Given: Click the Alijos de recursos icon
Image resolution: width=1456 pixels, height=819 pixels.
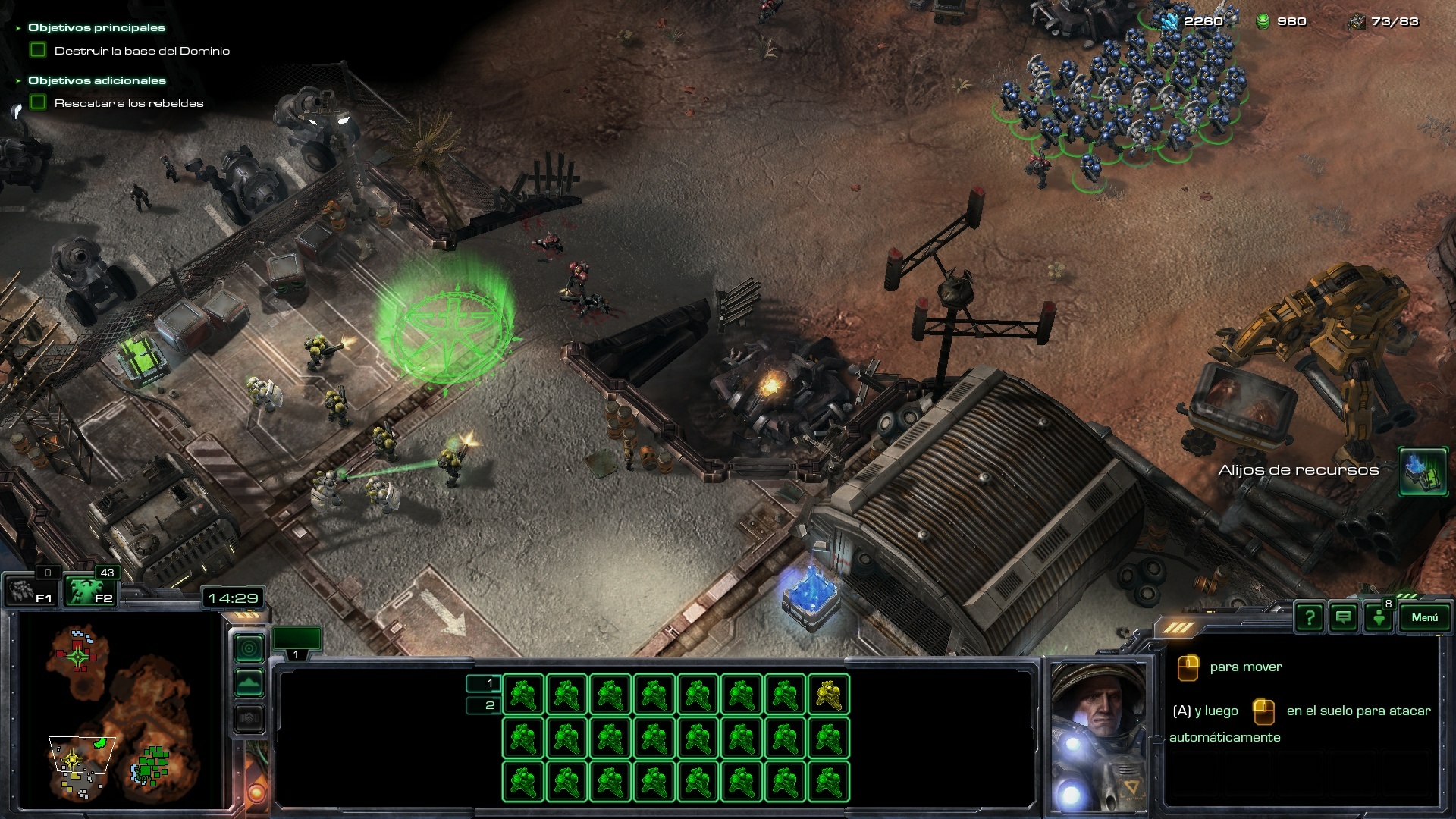Looking at the screenshot, I should [1422, 471].
